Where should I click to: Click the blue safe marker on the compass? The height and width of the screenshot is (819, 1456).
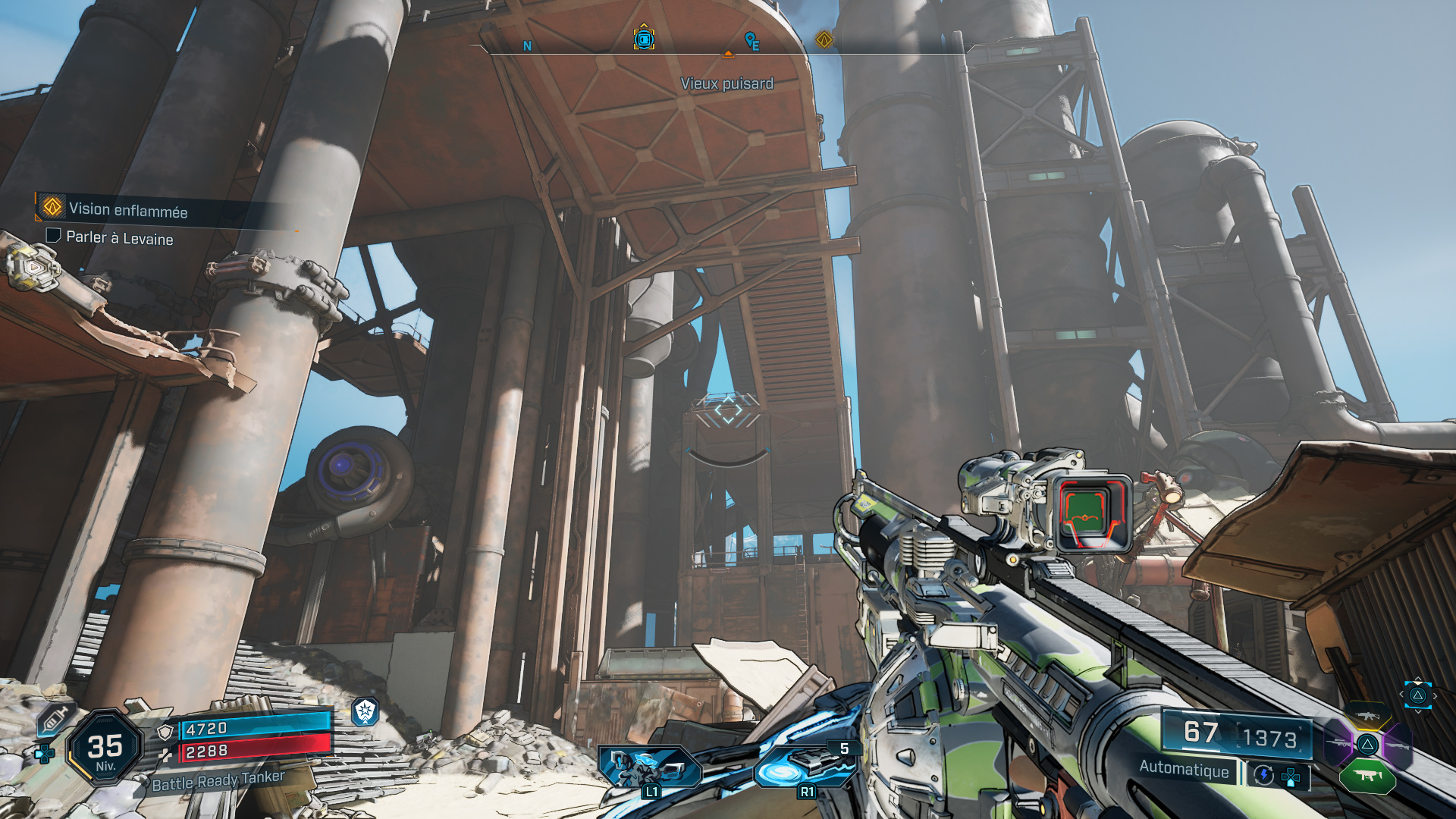coord(644,39)
